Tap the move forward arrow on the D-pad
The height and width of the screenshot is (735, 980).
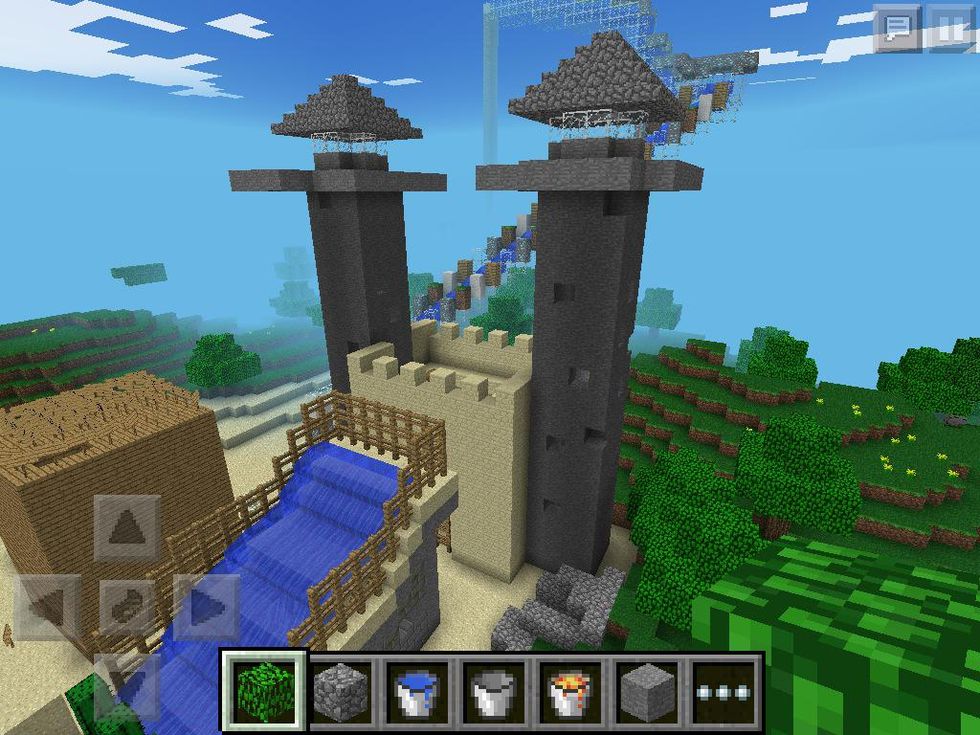[x=127, y=527]
